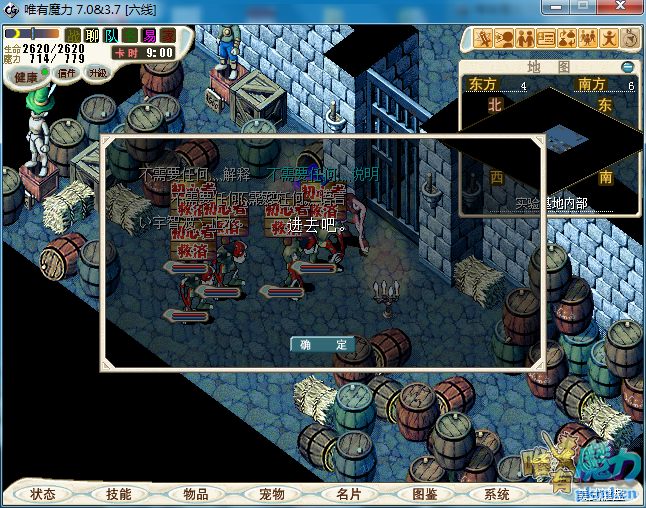Confirm the dialogue with 确定 button
The image size is (646, 508).
[322, 344]
